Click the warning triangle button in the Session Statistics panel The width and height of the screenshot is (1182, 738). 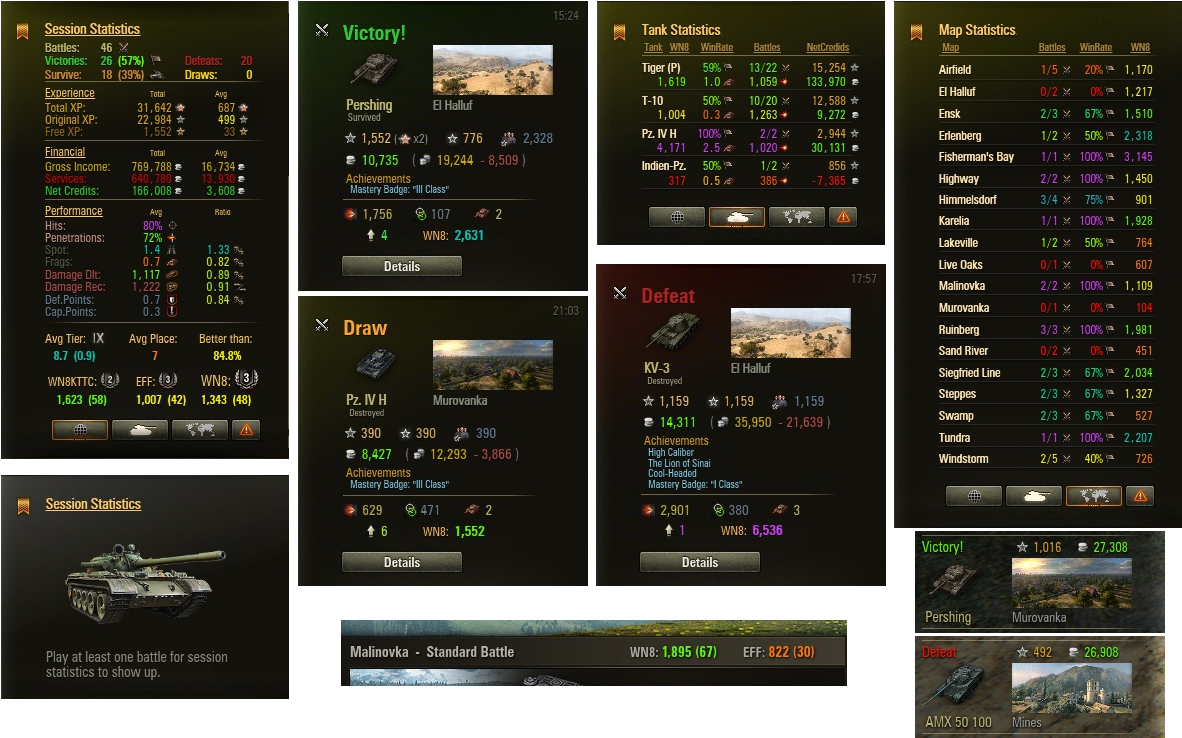point(246,430)
